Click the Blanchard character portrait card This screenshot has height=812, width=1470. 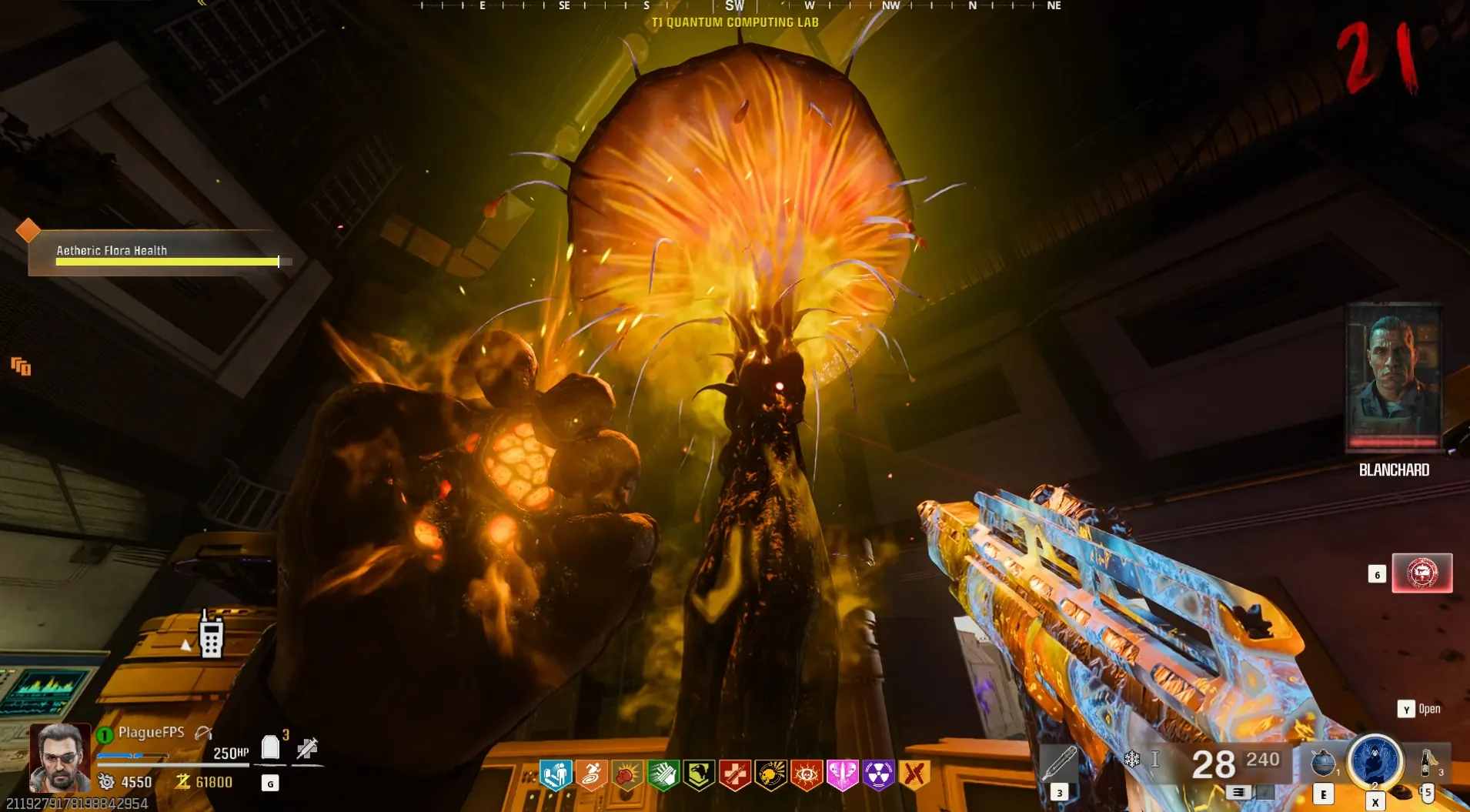[1394, 377]
